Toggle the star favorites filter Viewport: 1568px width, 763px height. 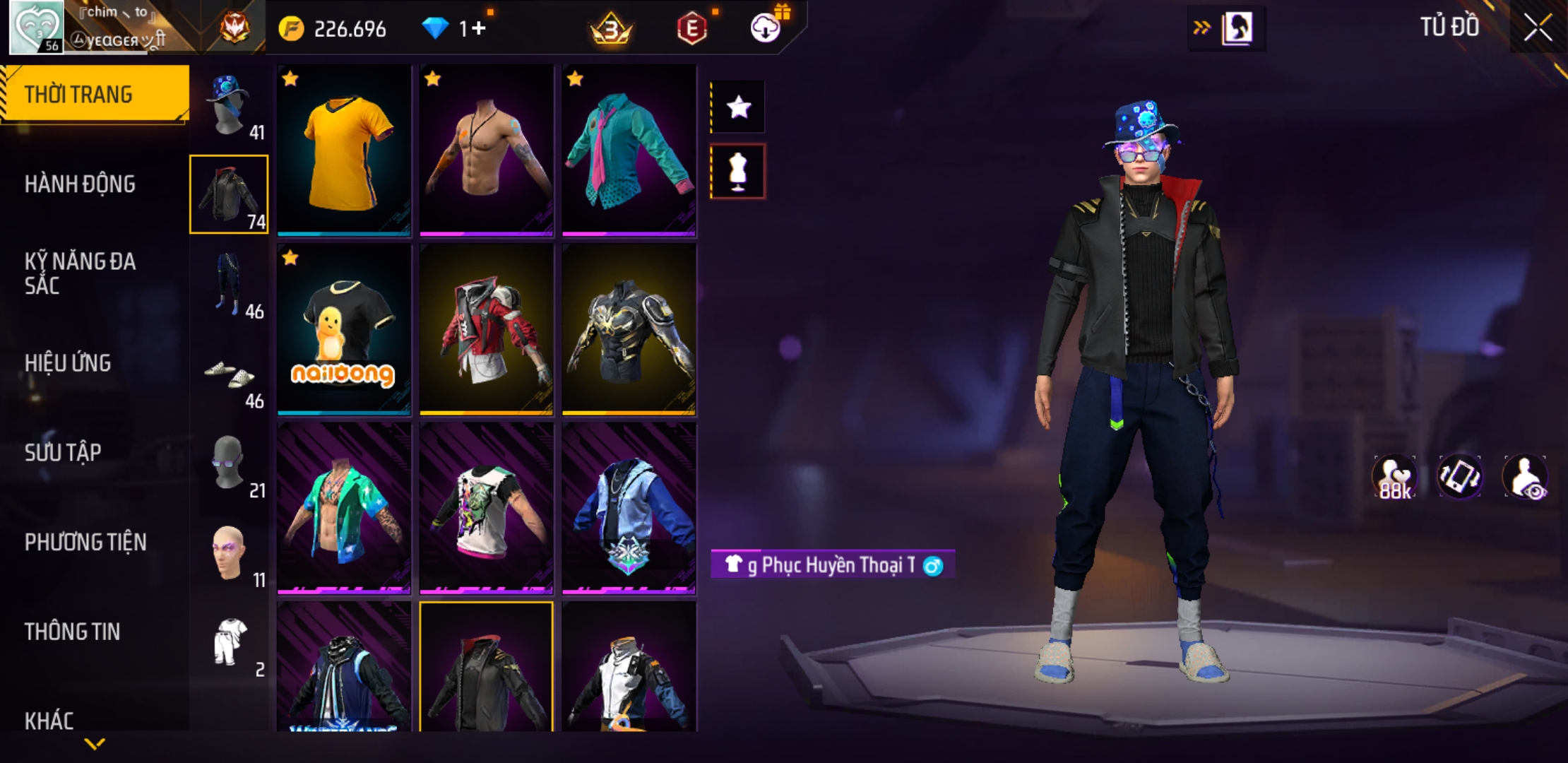pos(738,107)
